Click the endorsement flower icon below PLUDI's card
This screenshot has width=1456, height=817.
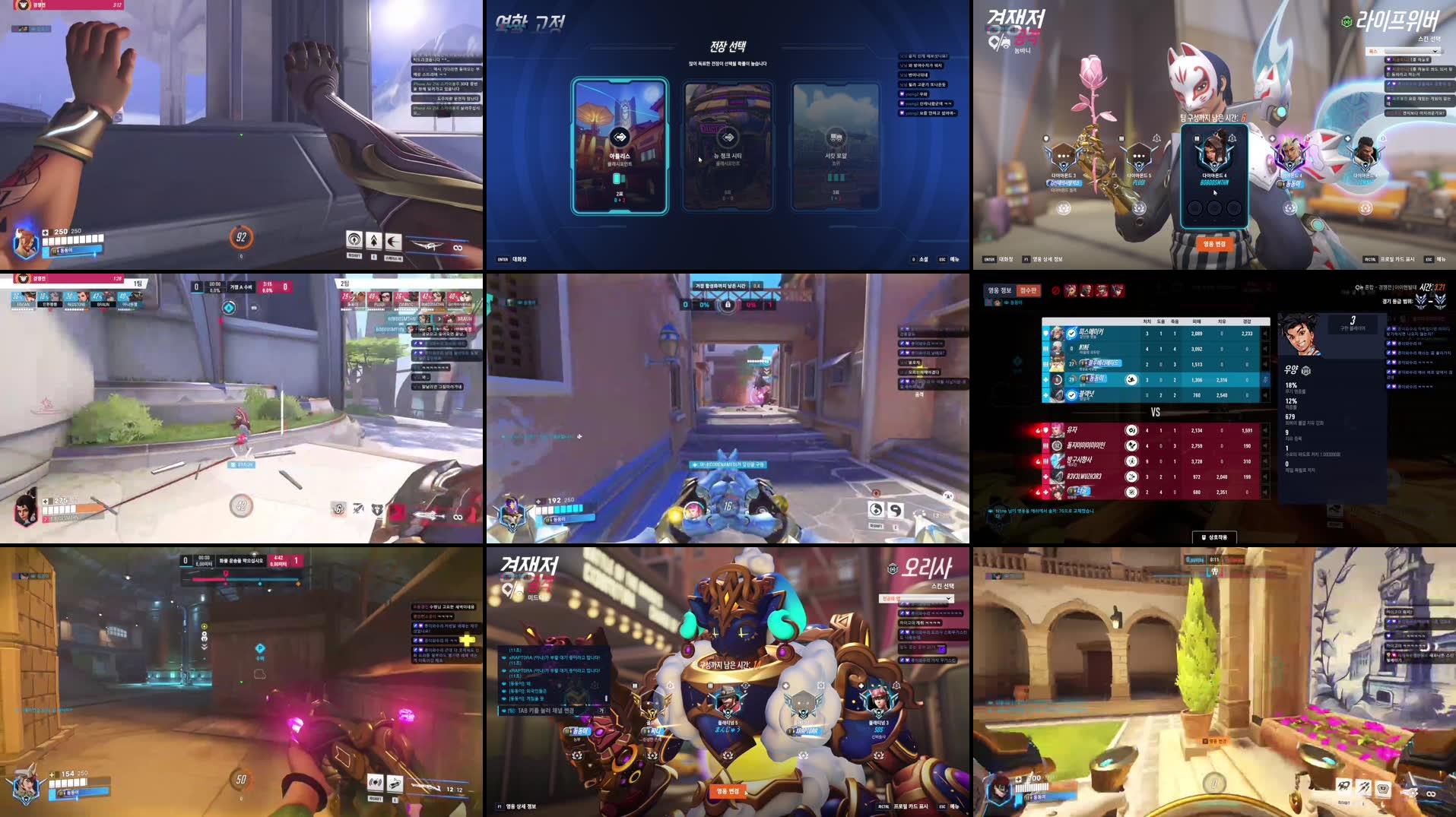pos(1140,209)
